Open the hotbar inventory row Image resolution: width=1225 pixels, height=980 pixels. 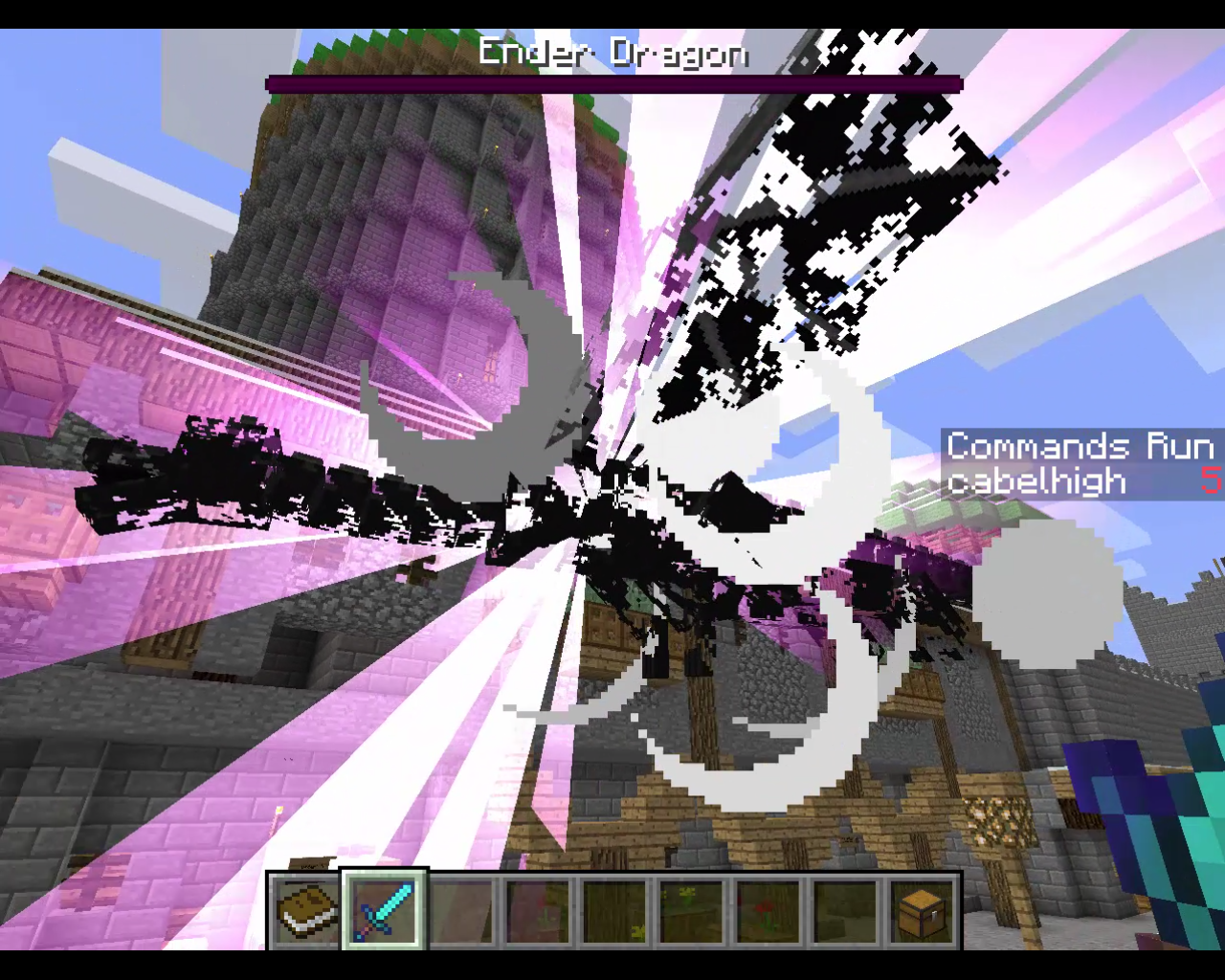(612, 914)
